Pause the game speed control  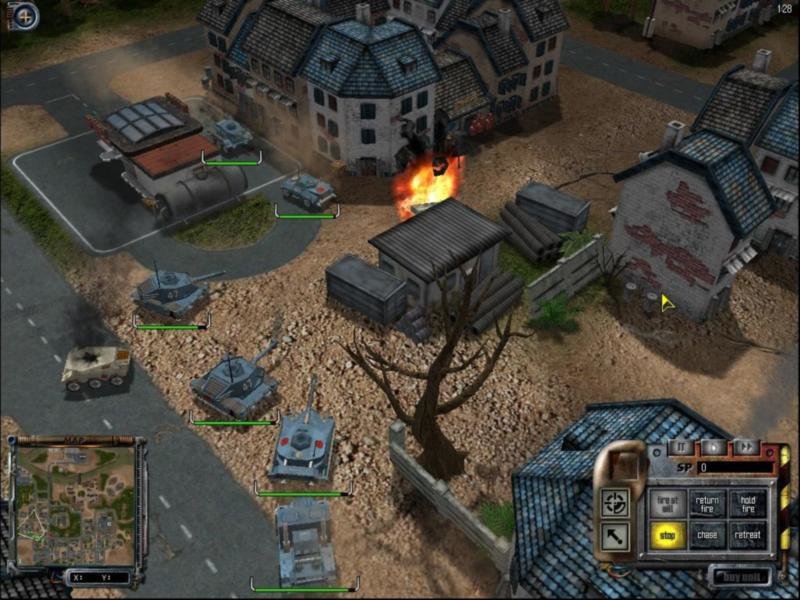click(680, 447)
